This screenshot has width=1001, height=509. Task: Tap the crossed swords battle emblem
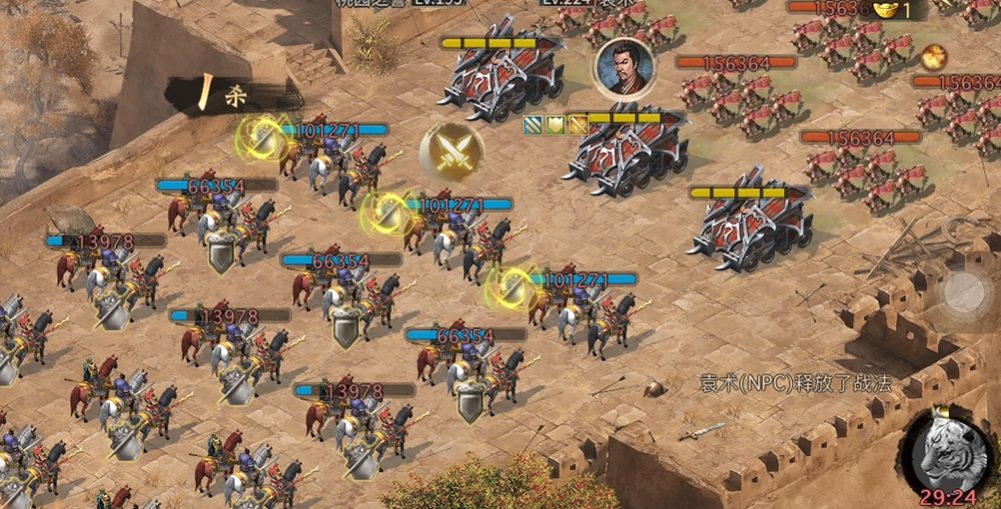click(451, 152)
